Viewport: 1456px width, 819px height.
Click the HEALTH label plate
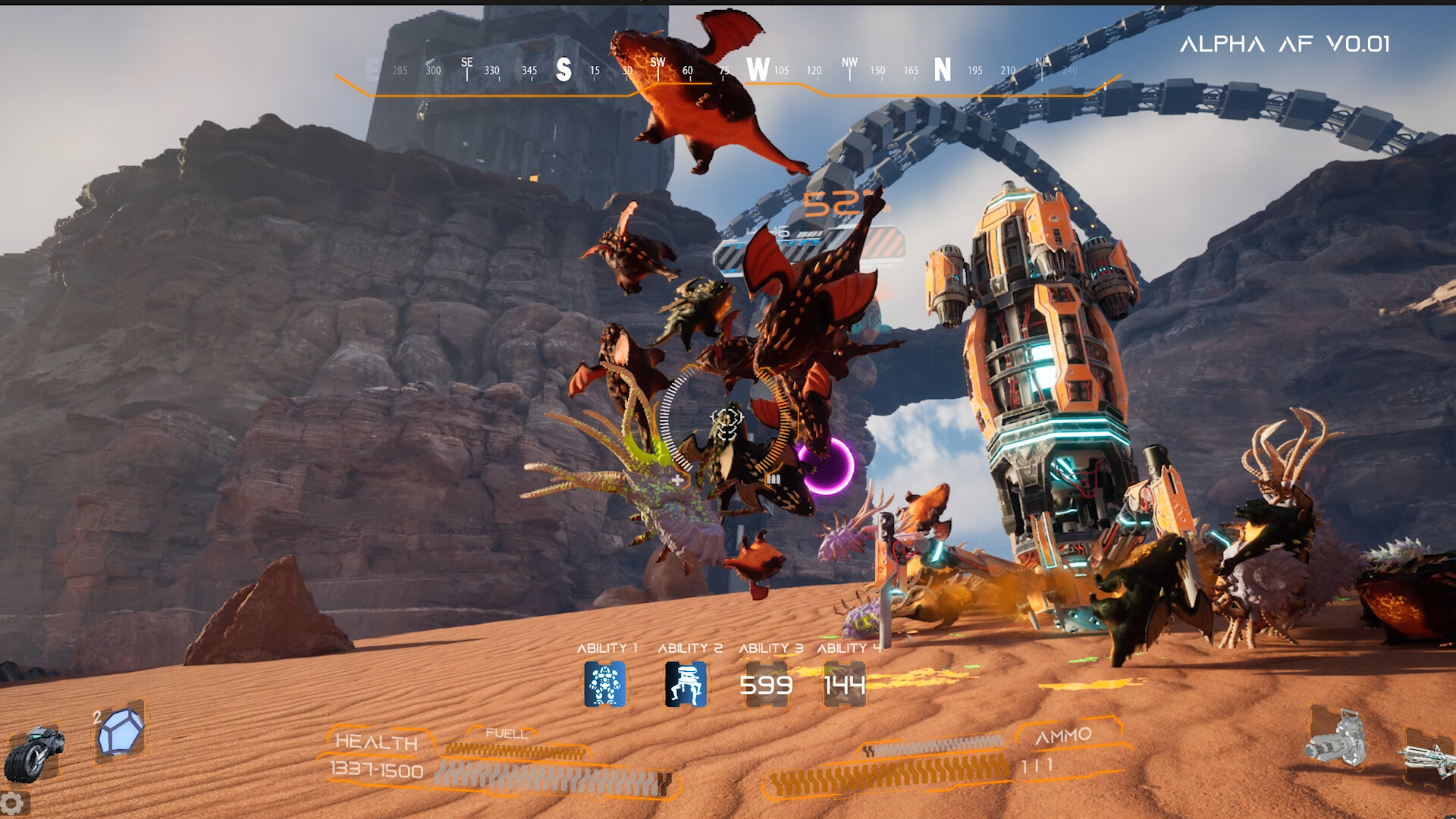(378, 742)
